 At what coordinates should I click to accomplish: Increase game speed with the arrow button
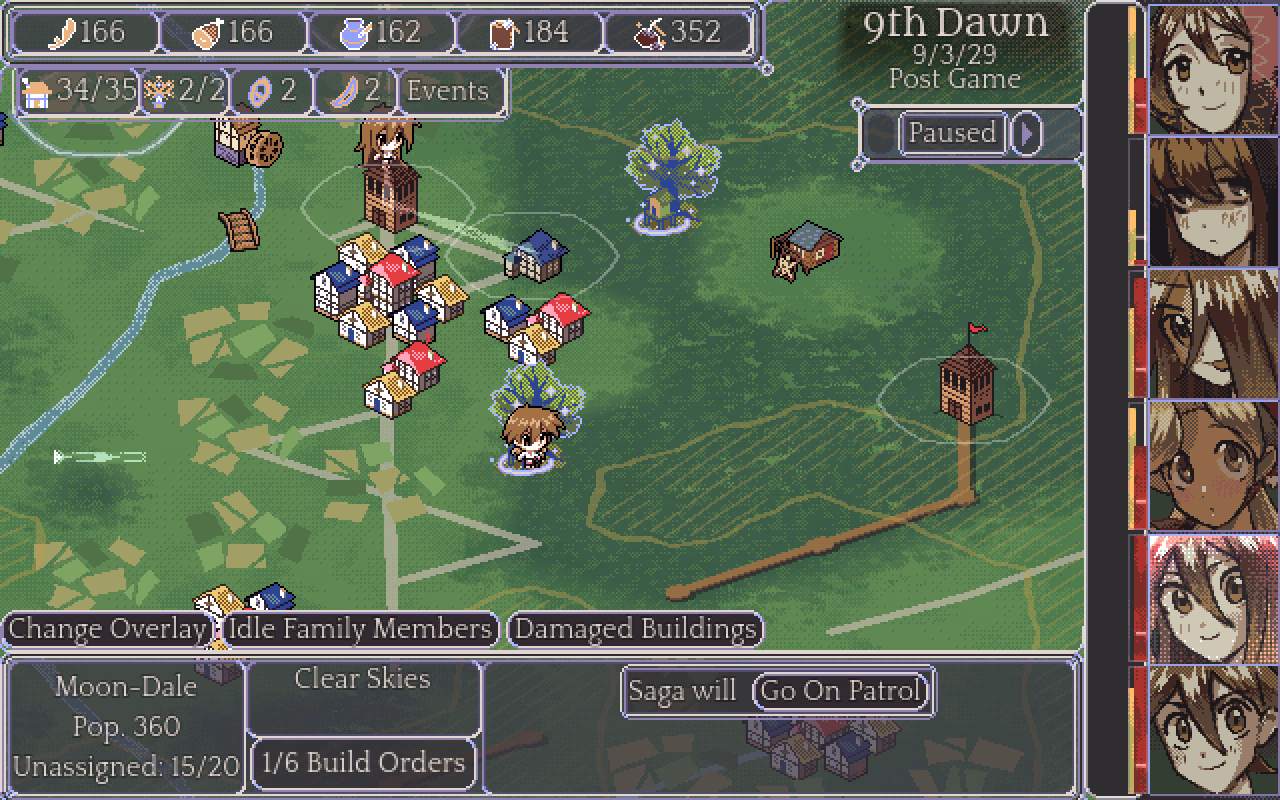tap(1026, 133)
